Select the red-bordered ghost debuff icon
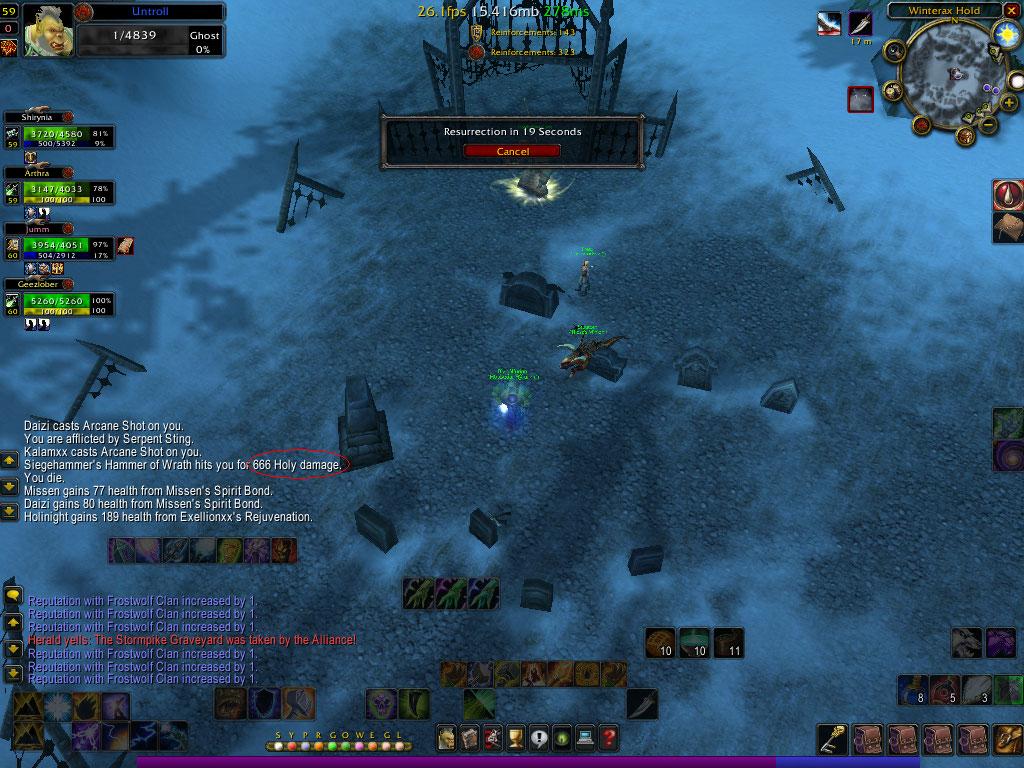The width and height of the screenshot is (1024, 768). [x=861, y=98]
